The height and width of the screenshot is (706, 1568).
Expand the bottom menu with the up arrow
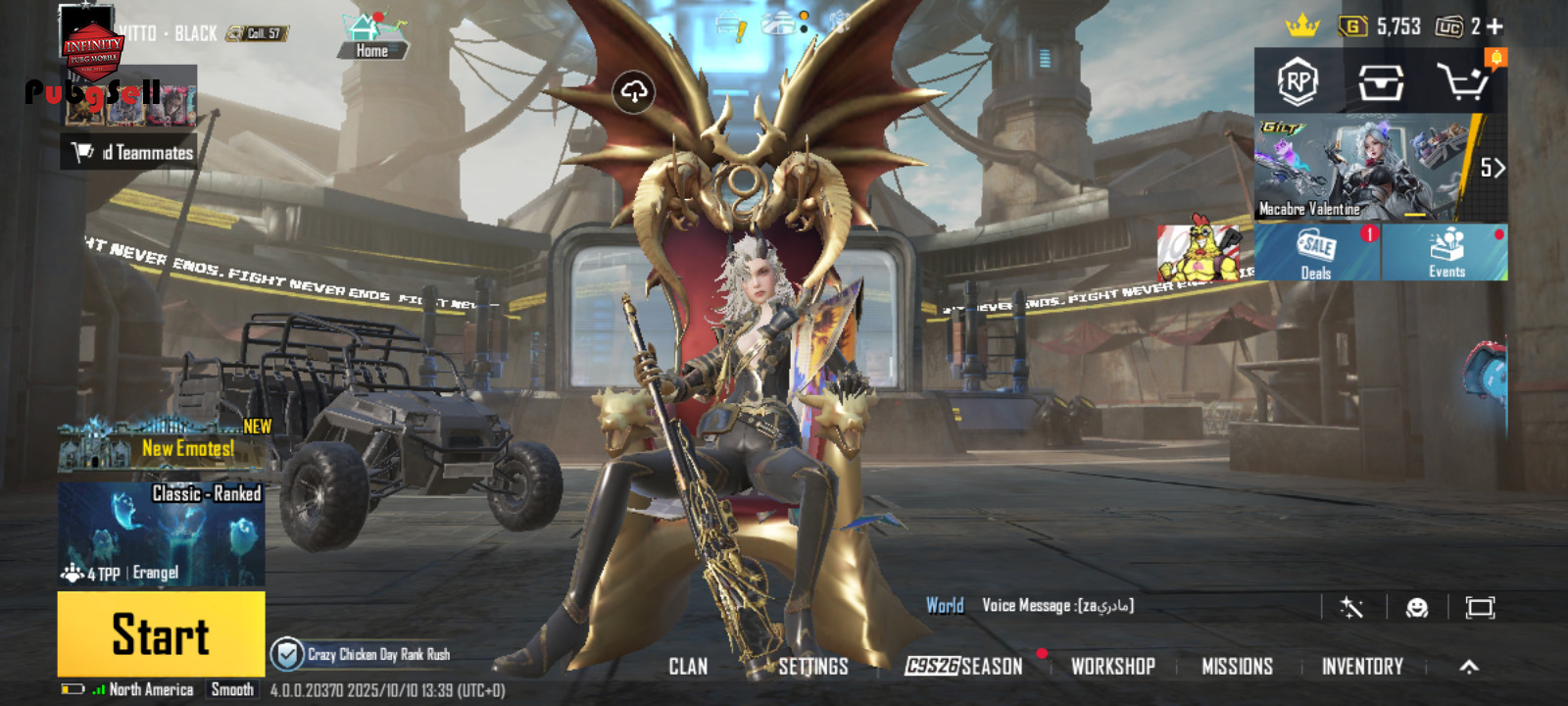1468,667
